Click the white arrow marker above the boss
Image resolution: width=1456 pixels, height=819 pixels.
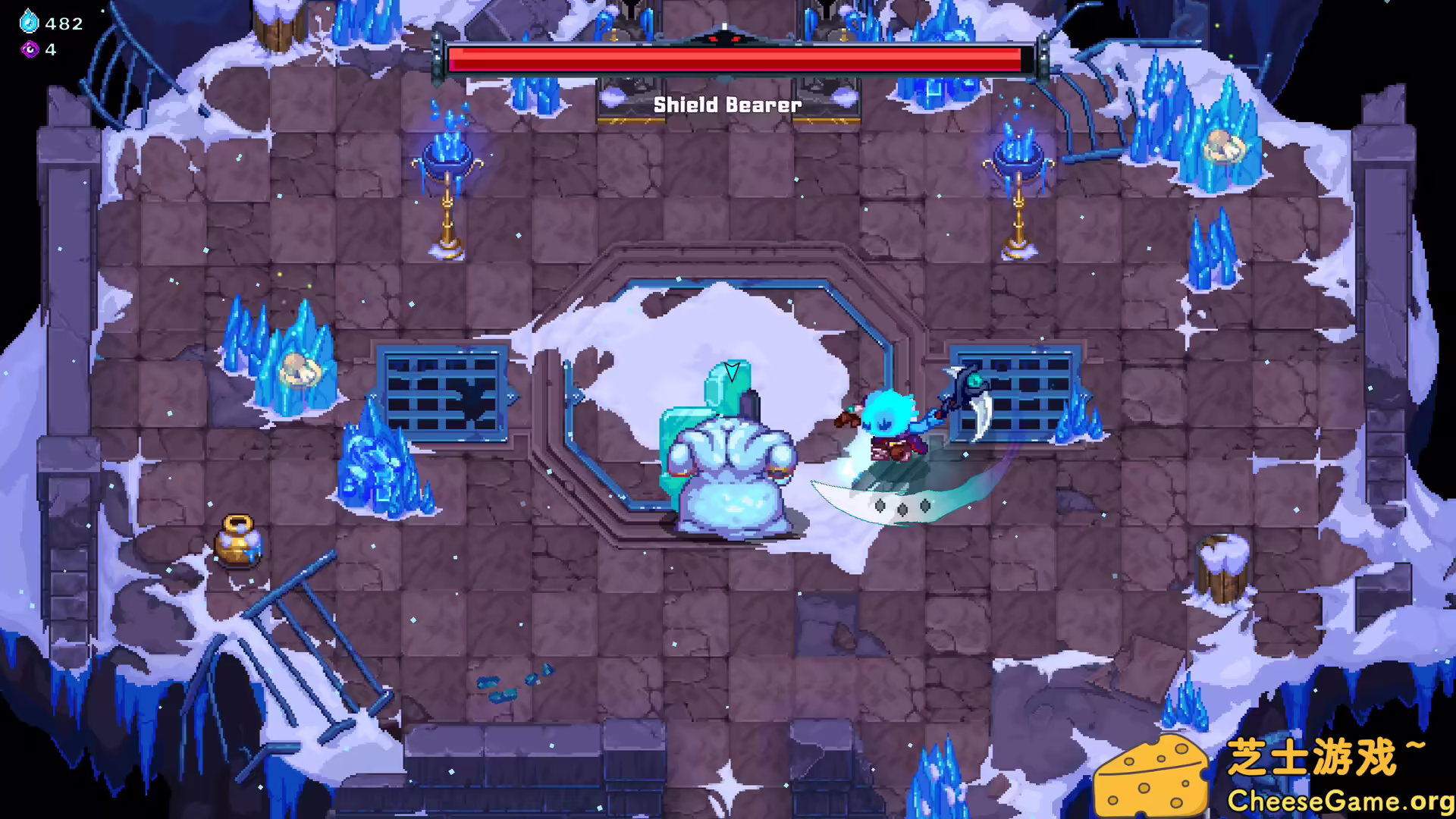(730, 372)
